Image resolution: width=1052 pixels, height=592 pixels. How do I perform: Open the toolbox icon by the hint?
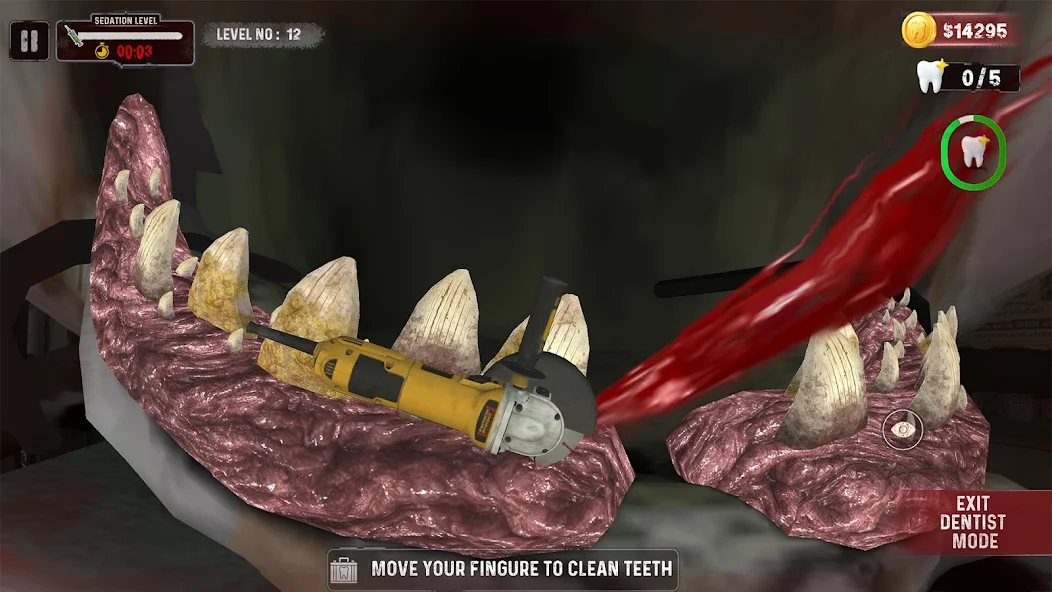(346, 570)
